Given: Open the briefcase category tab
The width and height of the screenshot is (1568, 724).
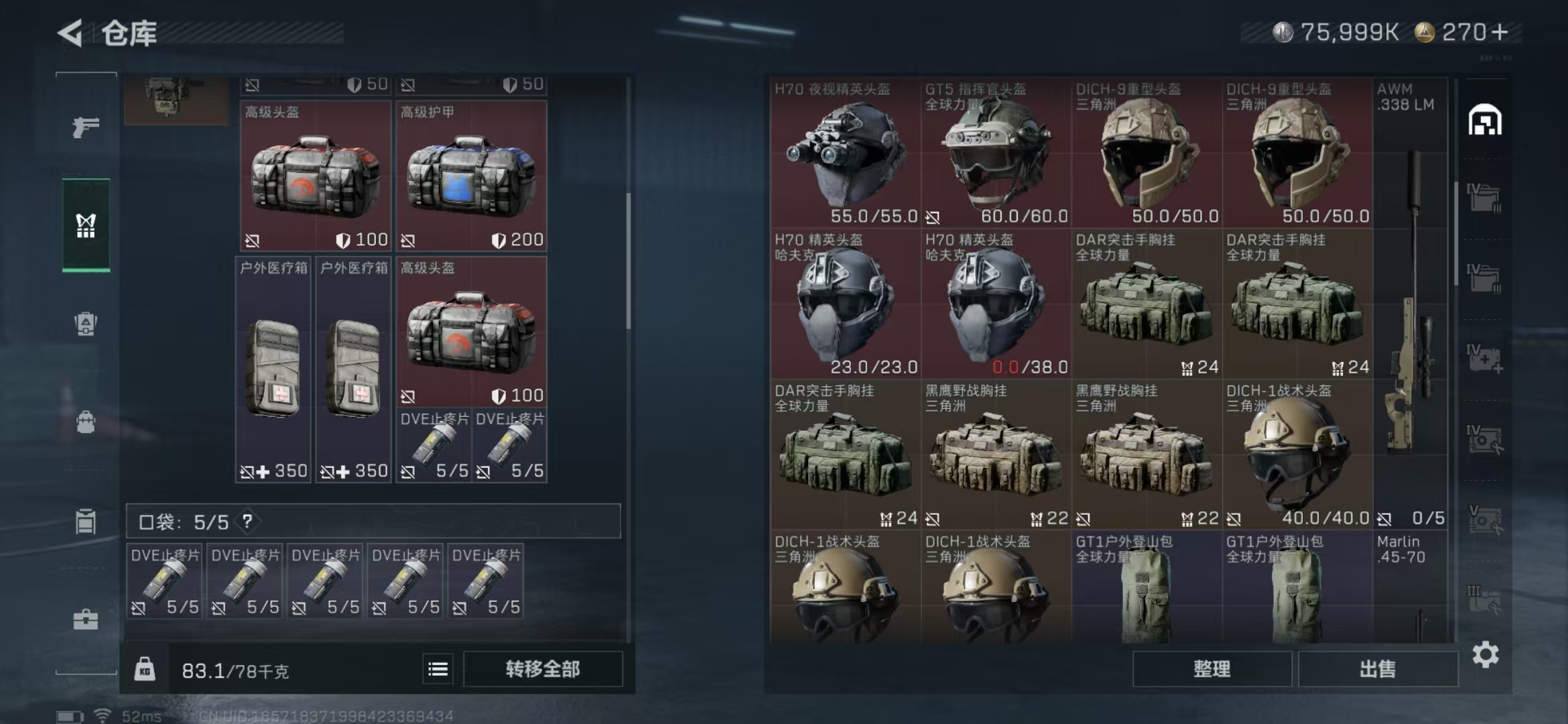Looking at the screenshot, I should pos(86,619).
